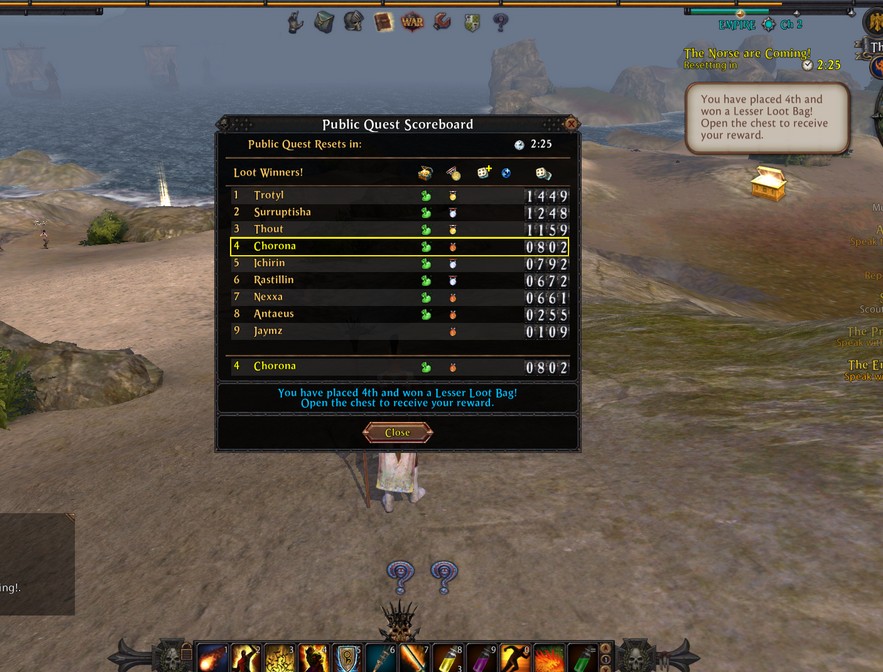Screen dimensions: 883x672
Task: Use the yellow potion in hotbar slot 8
Action: [x=447, y=657]
